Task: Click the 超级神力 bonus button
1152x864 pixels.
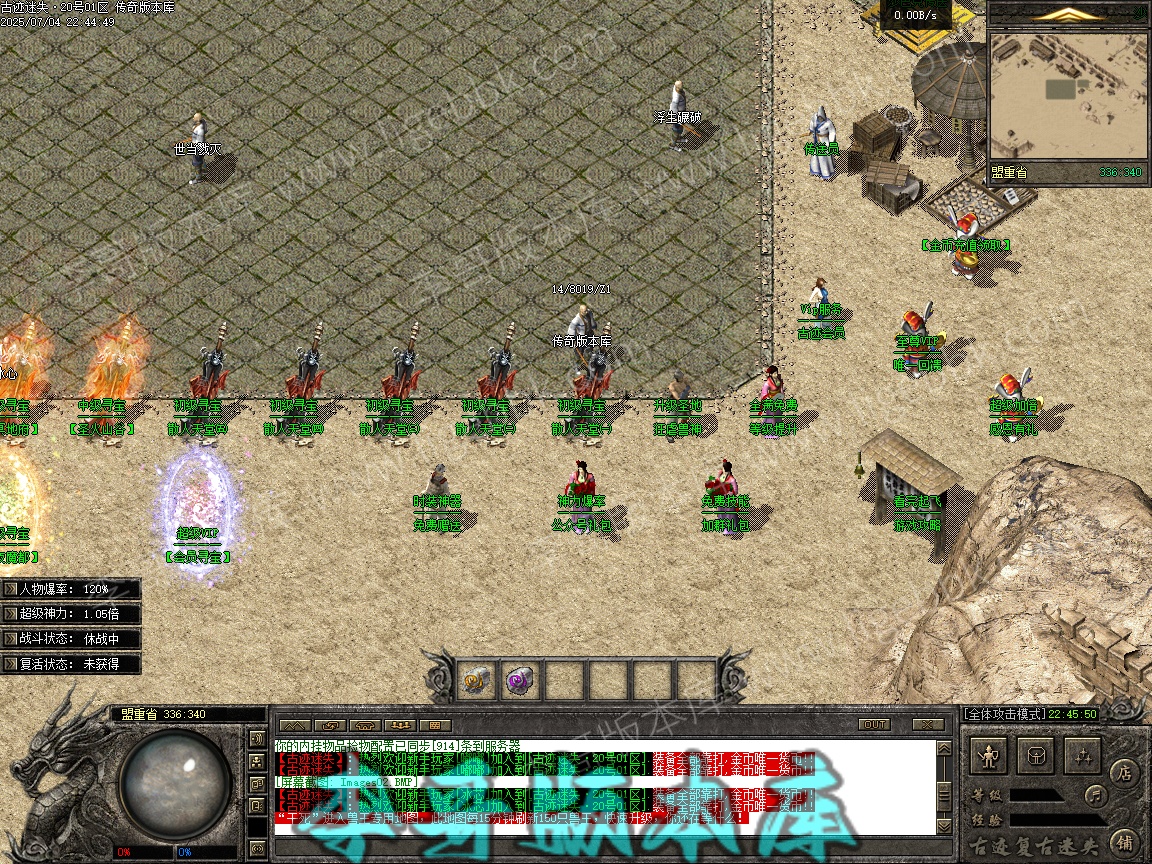Action: (x=71, y=614)
